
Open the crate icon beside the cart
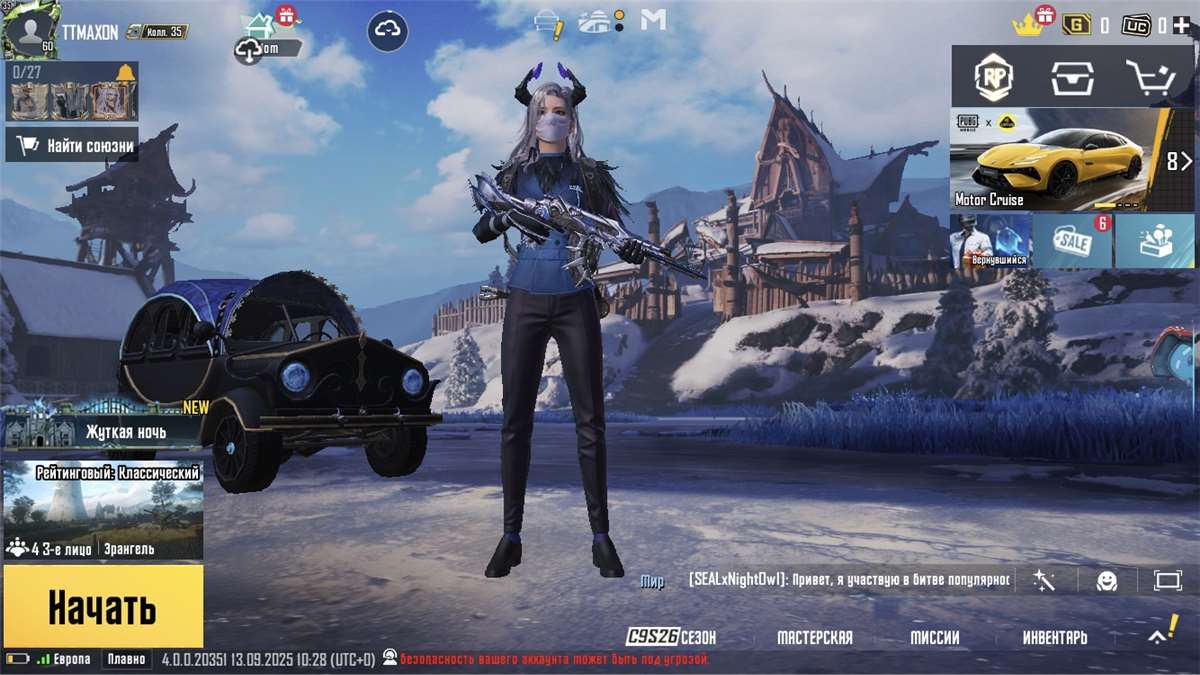click(1073, 77)
